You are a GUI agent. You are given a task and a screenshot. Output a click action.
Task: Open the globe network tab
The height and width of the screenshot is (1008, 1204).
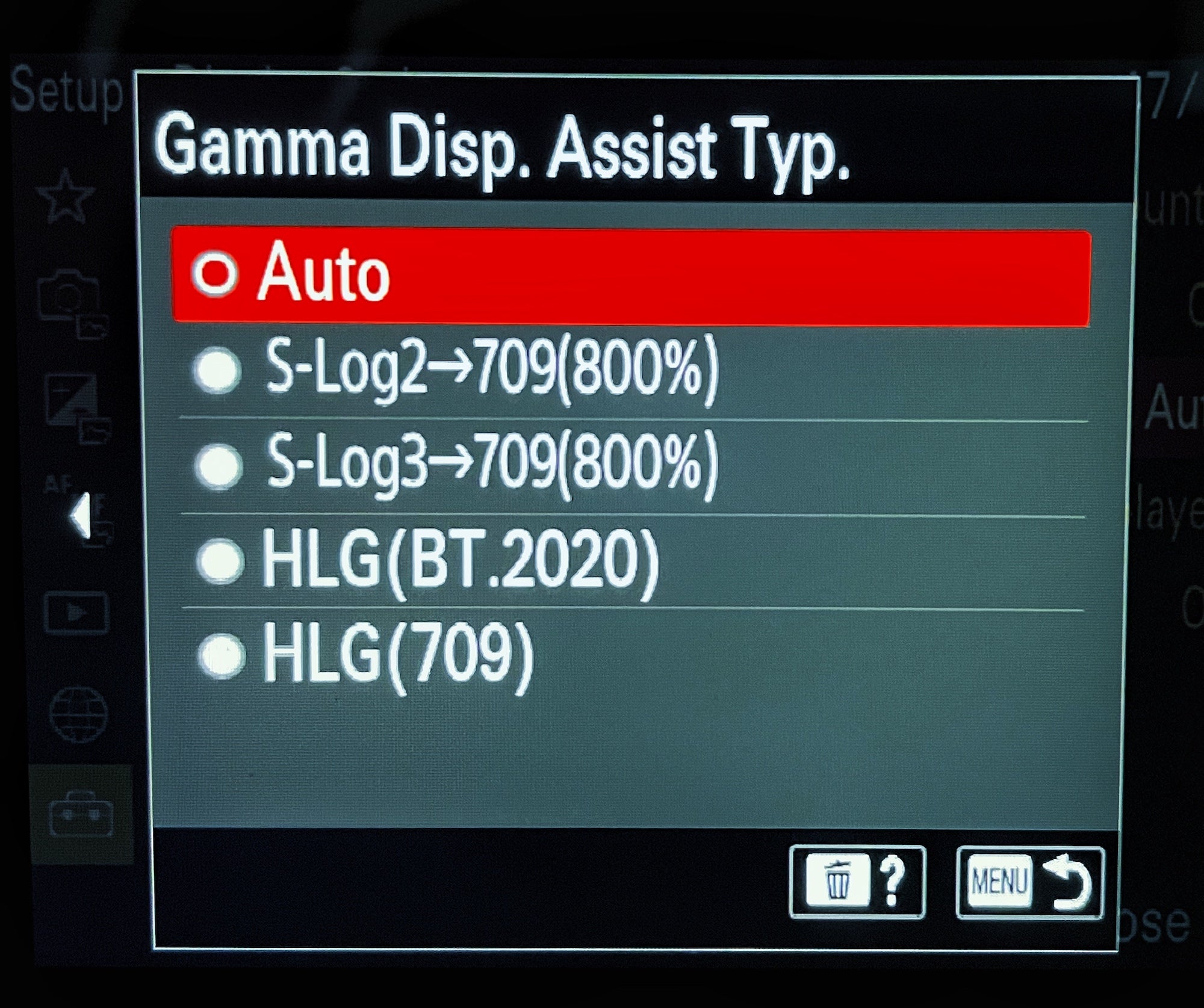pyautogui.click(x=79, y=714)
